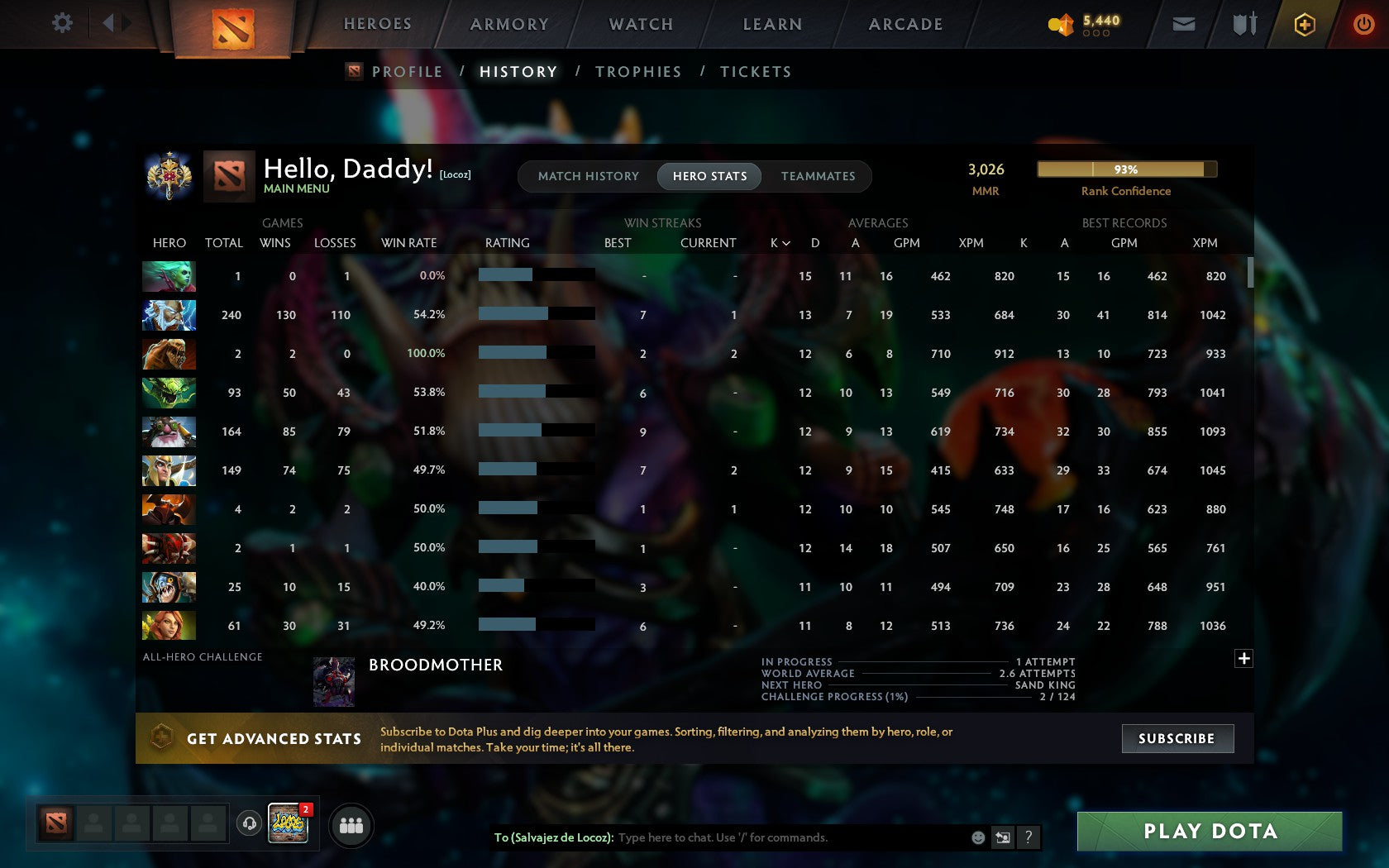The width and height of the screenshot is (1389, 868).
Task: Switch to the TROPHIES tab
Action: pos(637,72)
